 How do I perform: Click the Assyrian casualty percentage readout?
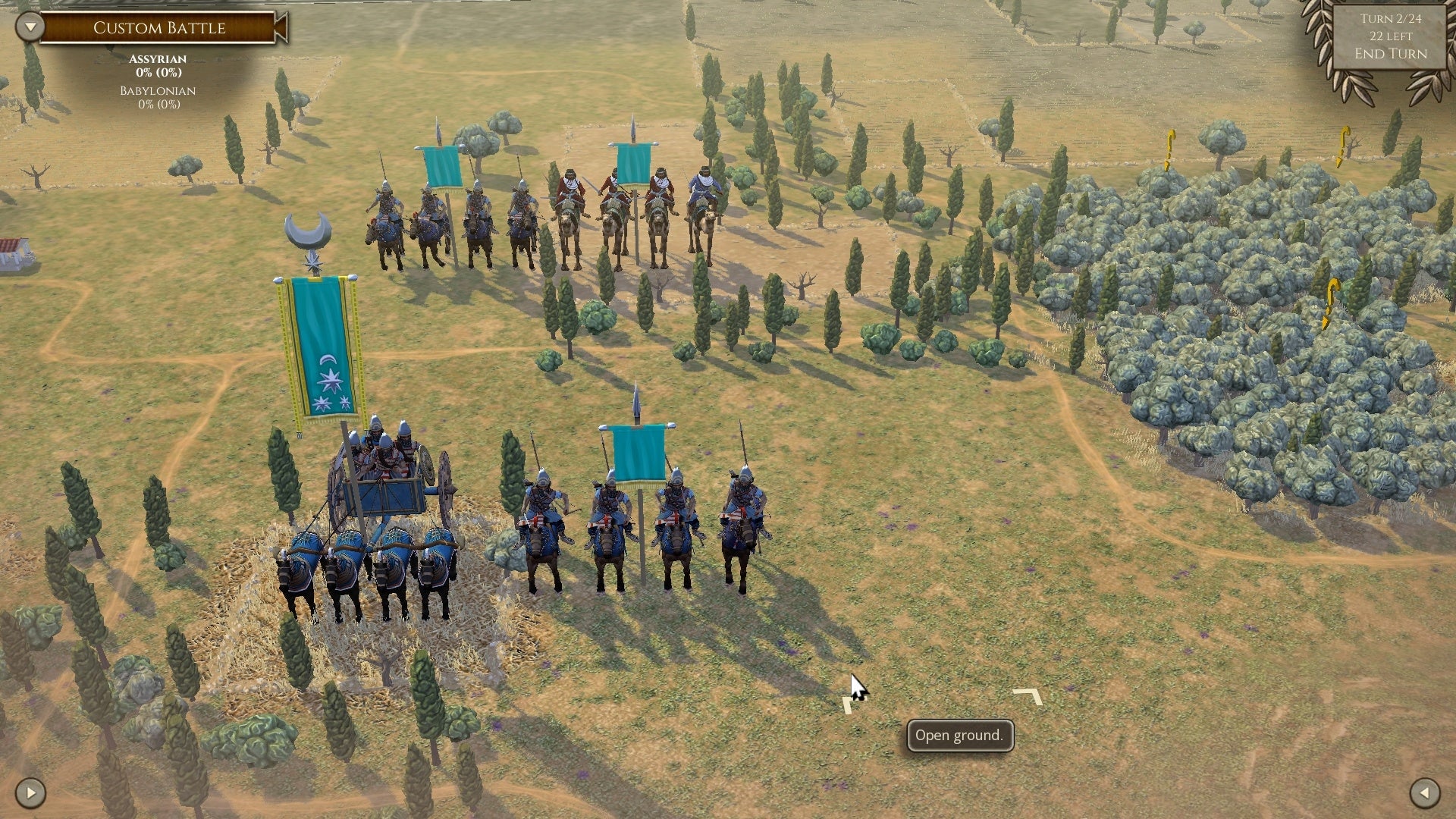tap(159, 74)
